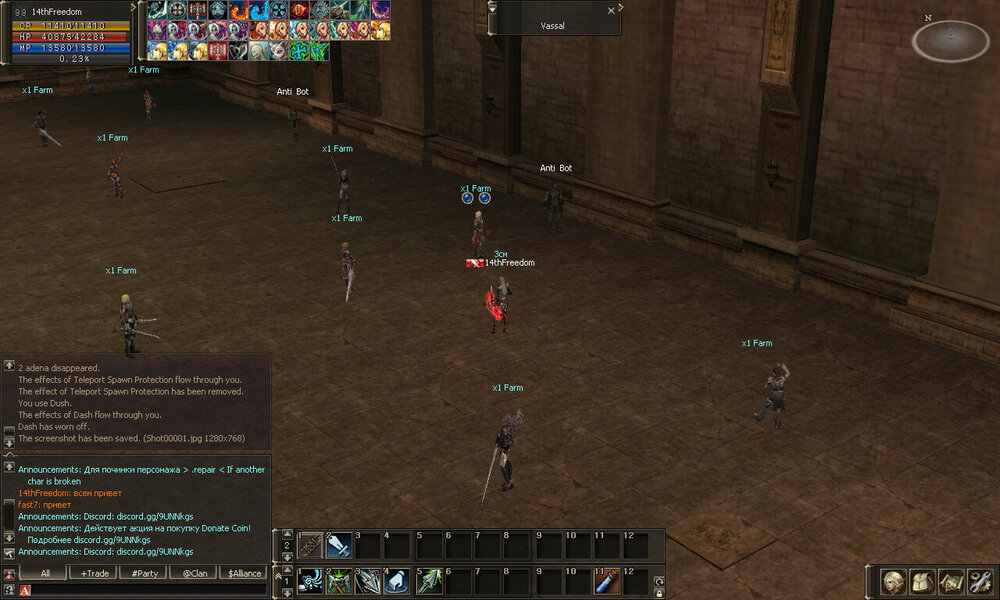
Task: Open the inventory backpack icon
Action: pyautogui.click(x=921, y=581)
